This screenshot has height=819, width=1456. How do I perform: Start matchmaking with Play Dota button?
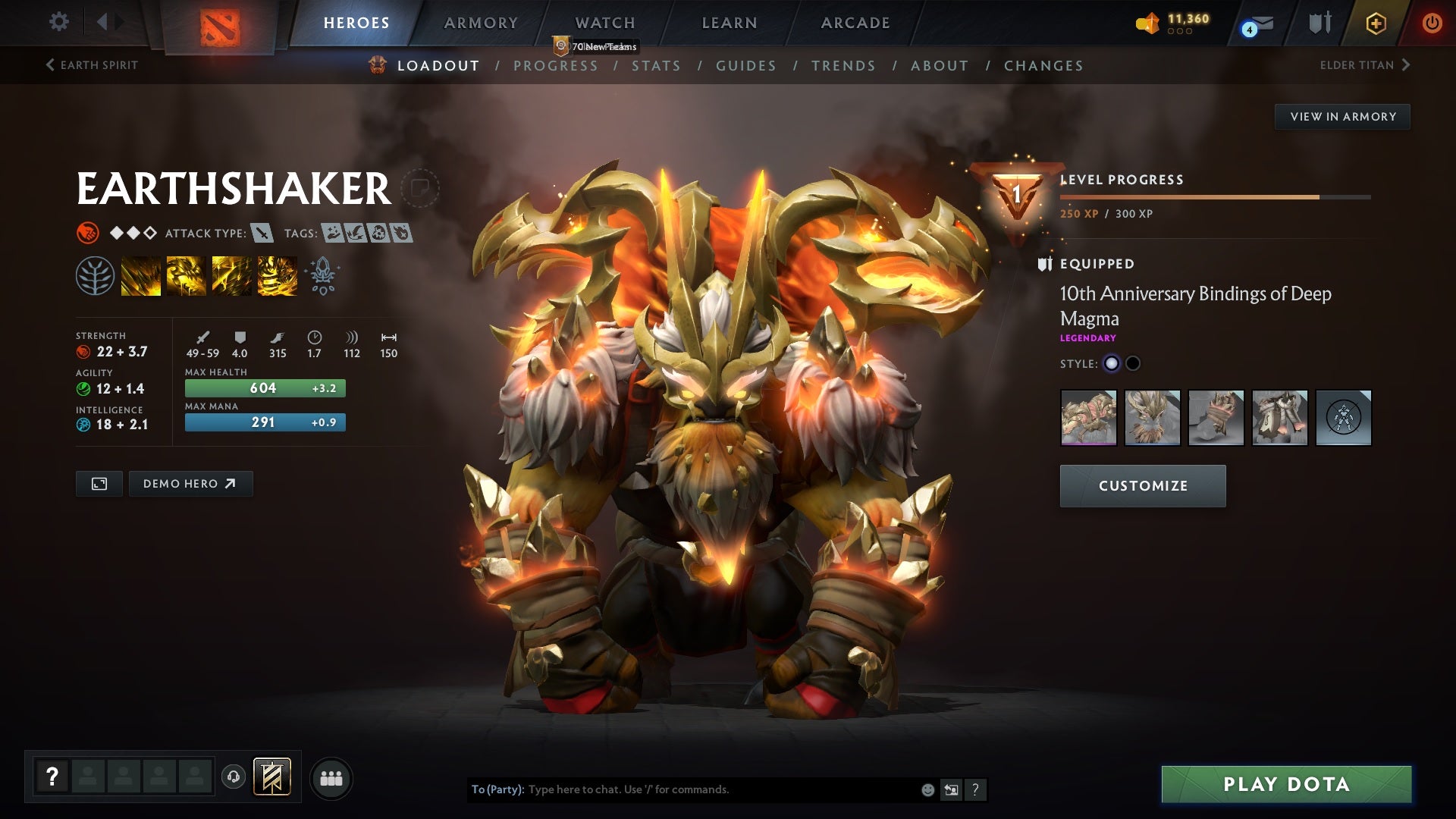tap(1286, 784)
